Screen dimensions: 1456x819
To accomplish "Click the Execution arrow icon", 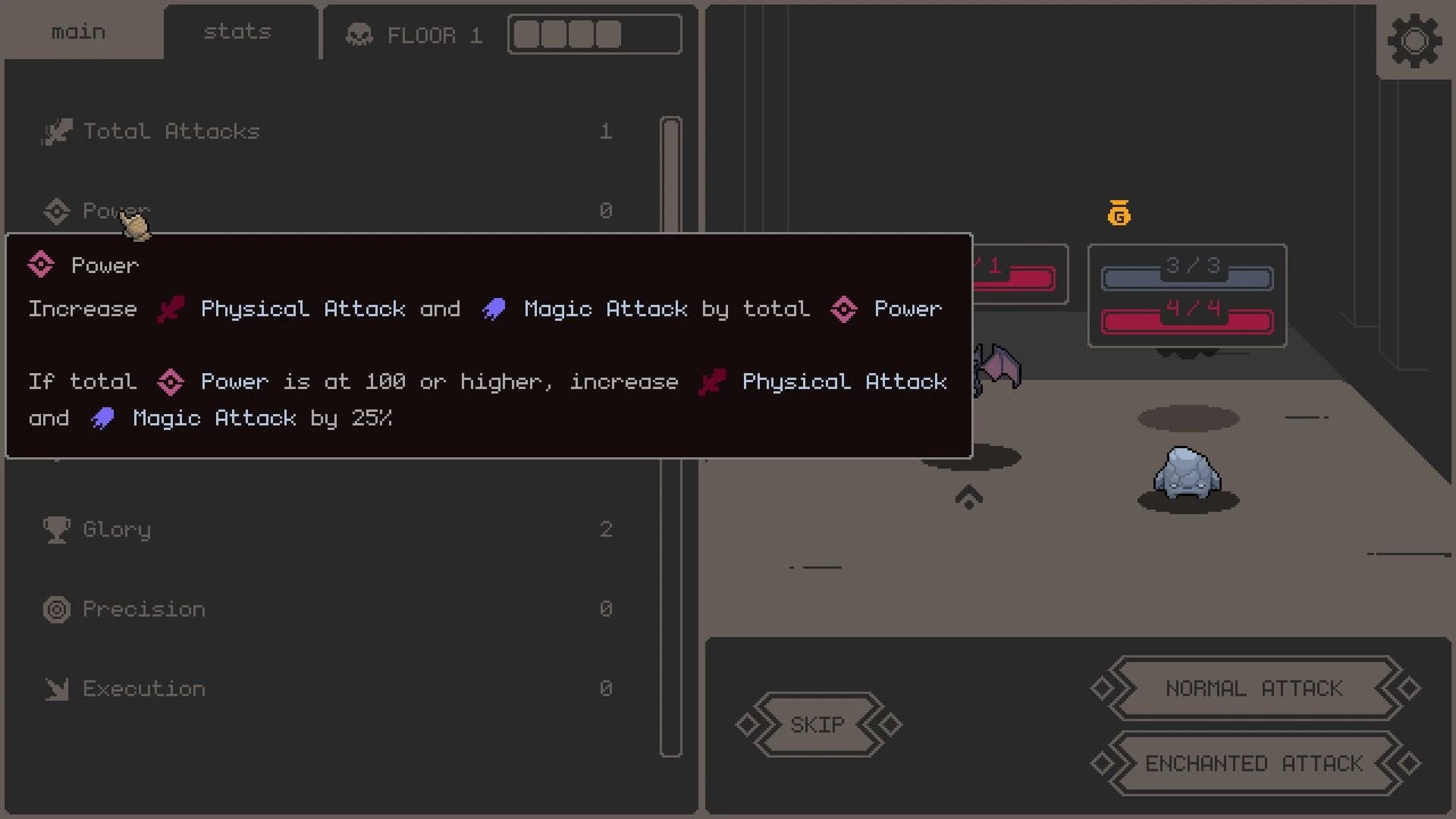I will coord(56,689).
